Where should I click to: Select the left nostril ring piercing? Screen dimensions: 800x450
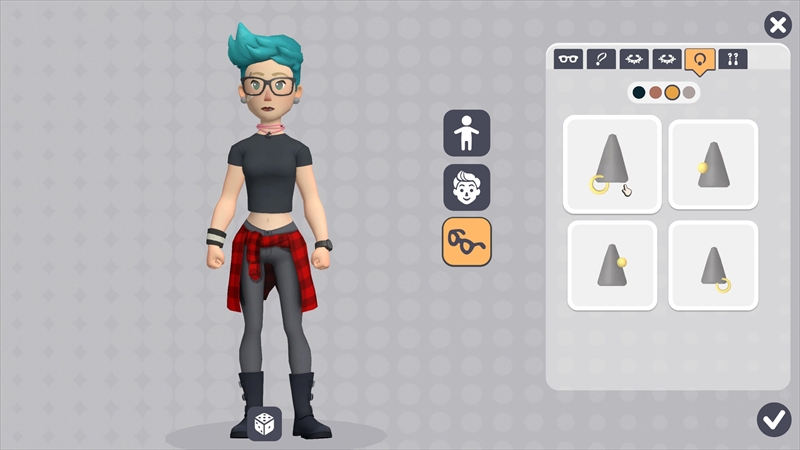612,164
